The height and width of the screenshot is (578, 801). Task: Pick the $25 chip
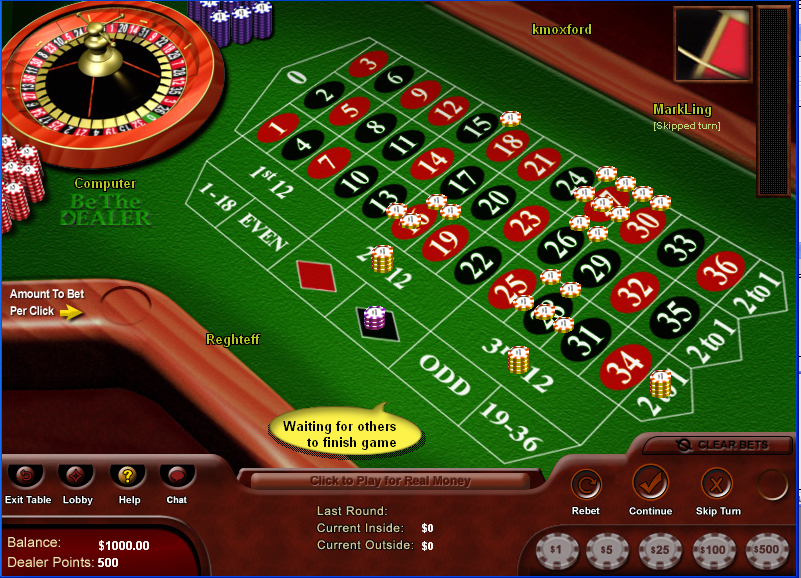660,550
